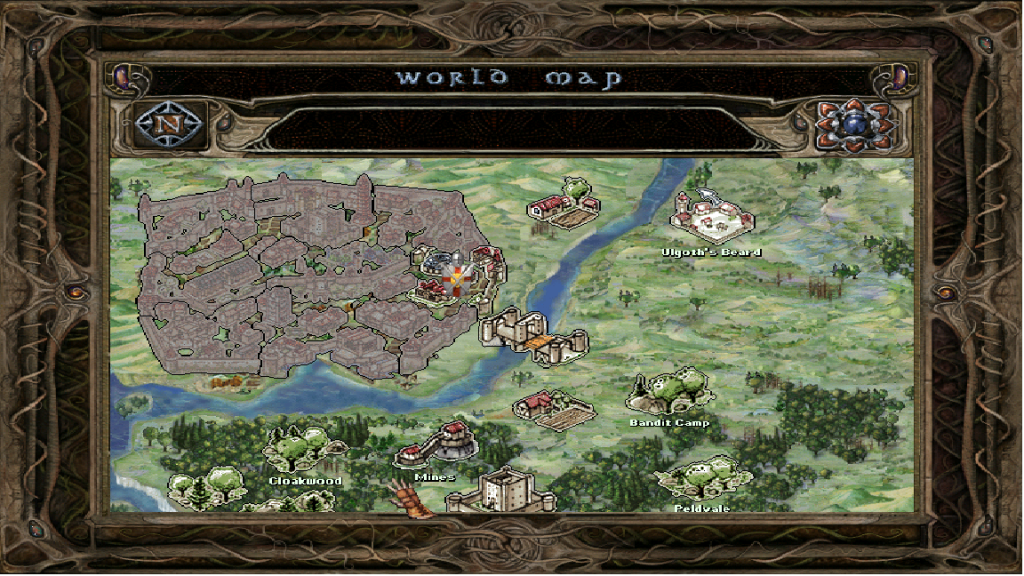1024x576 pixels.
Task: Click the compass N button
Action: (169, 125)
